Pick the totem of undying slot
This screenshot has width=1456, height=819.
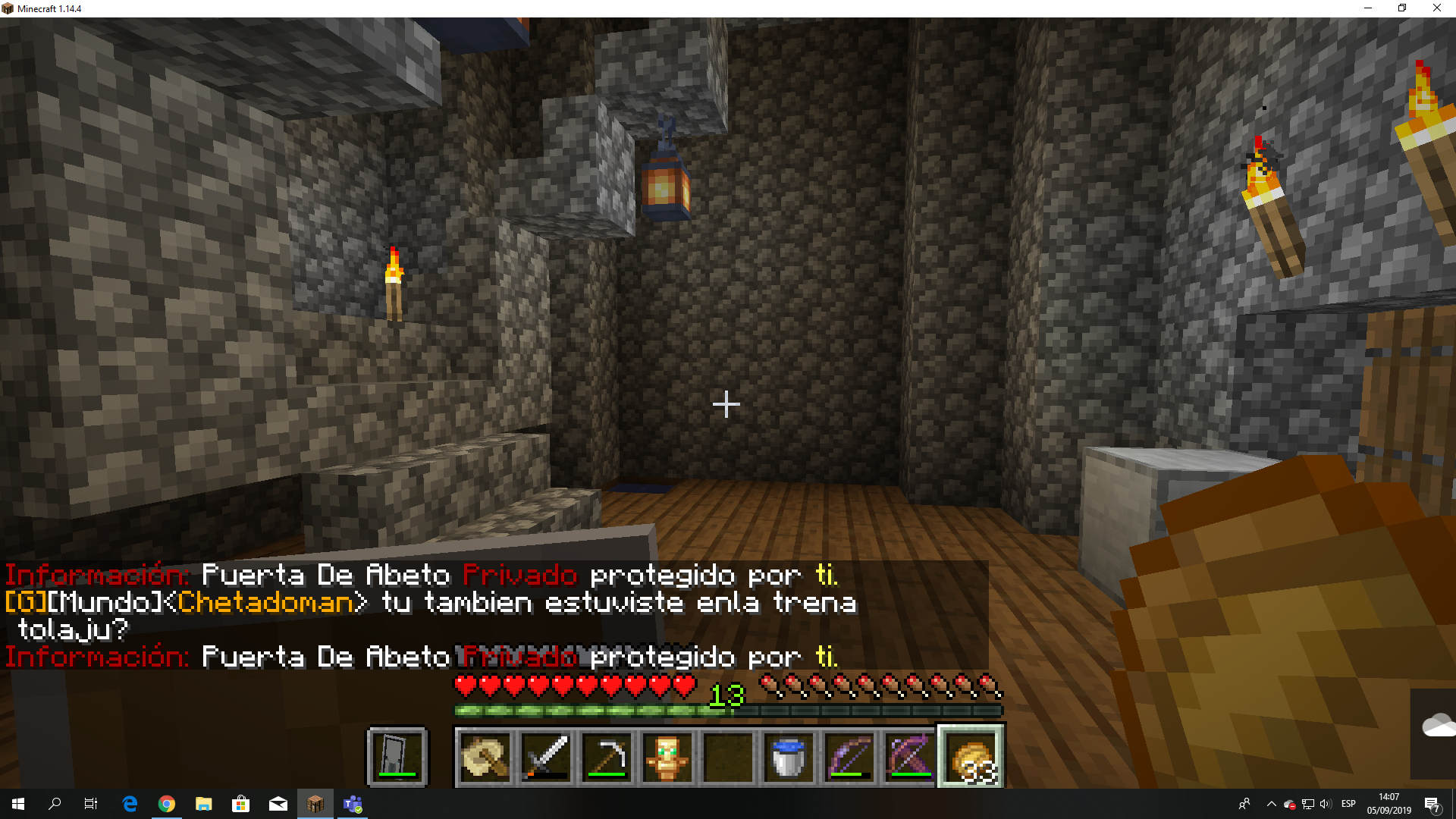pyautogui.click(x=667, y=756)
